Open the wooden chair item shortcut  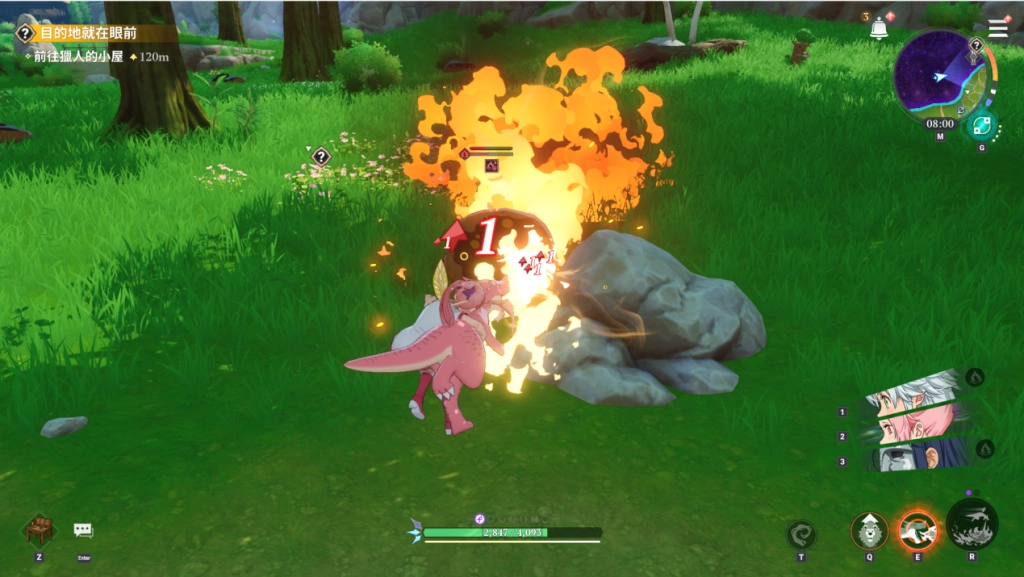(x=39, y=529)
